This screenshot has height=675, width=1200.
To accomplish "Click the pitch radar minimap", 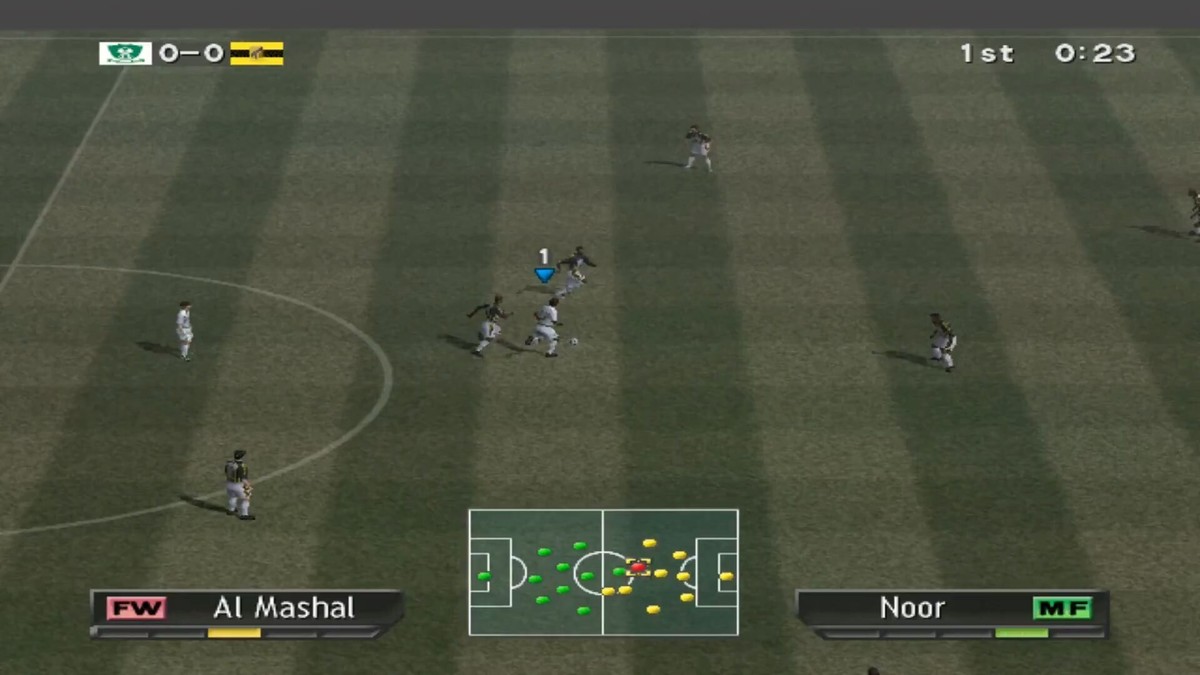I will coord(603,572).
